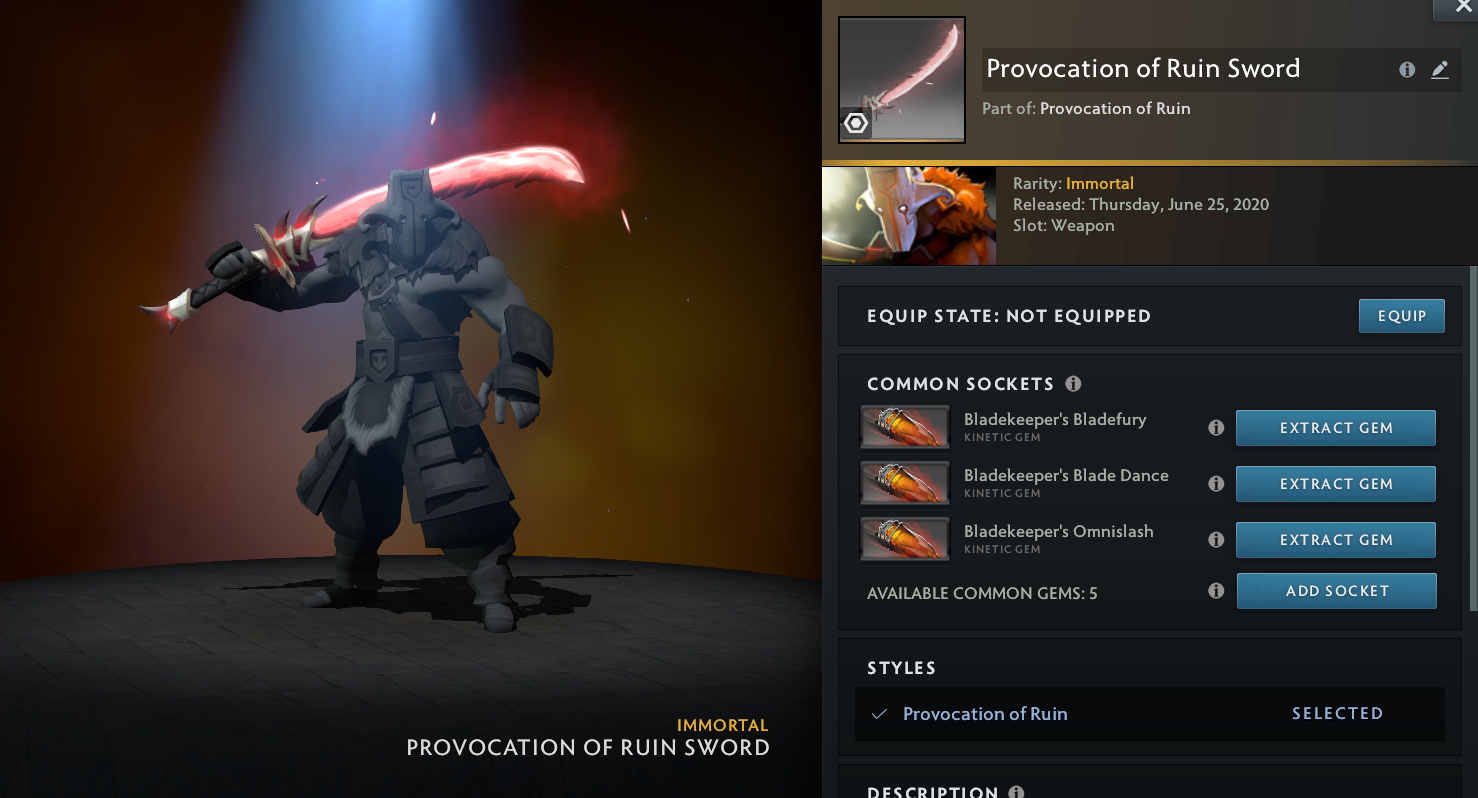This screenshot has height=798, width=1478.
Task: Open the Common Sockets info tooltip
Action: 1073,384
